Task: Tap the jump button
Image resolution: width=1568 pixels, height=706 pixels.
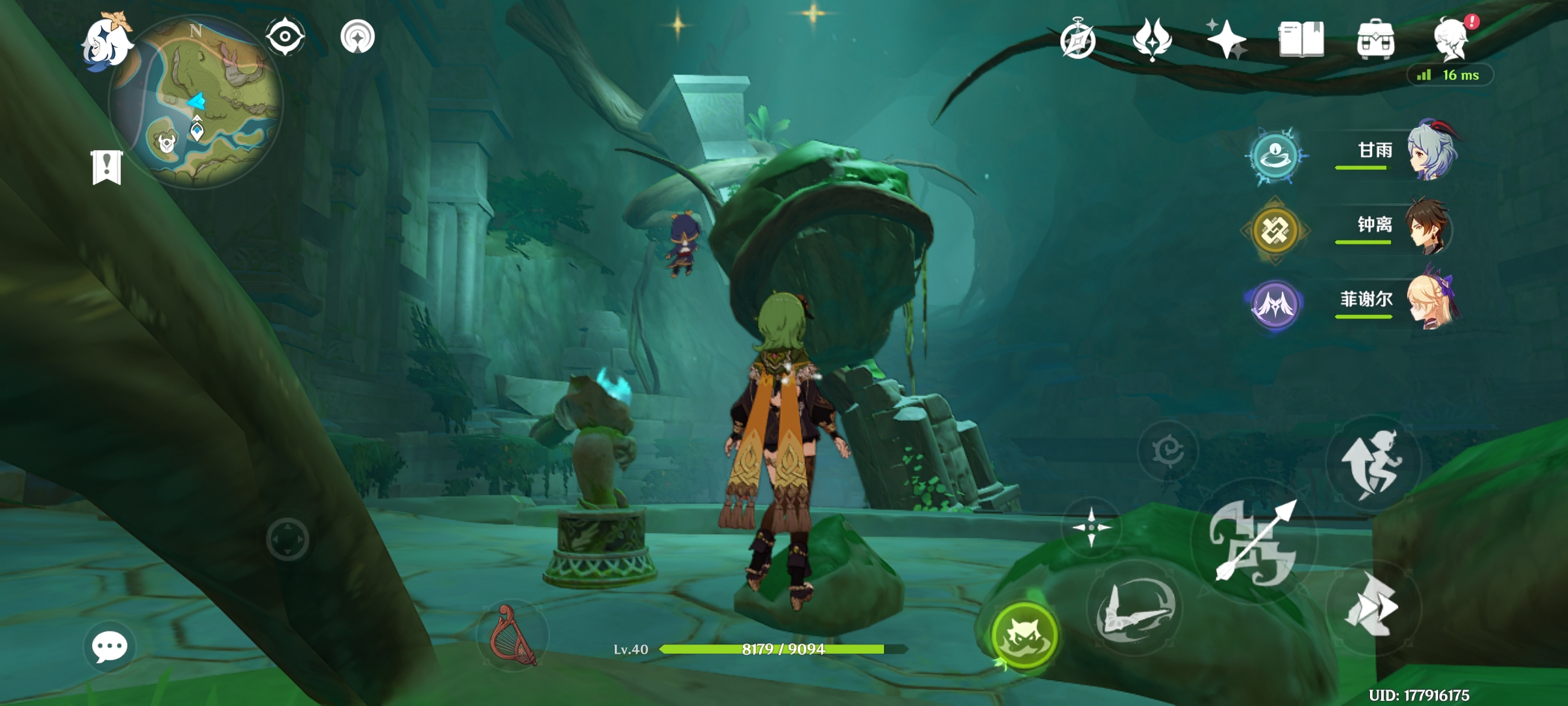Action: tap(1373, 463)
